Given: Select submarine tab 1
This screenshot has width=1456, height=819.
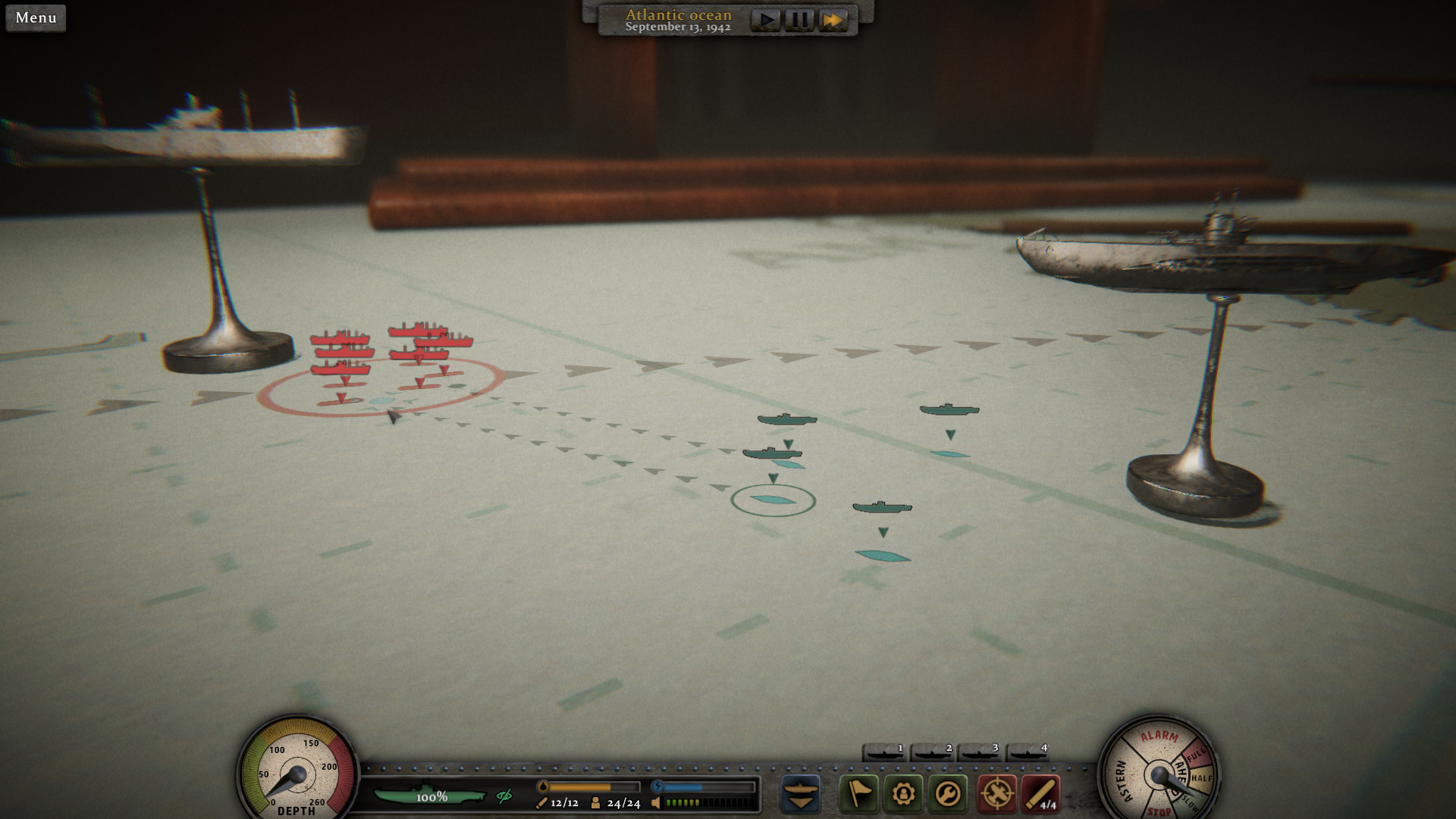Looking at the screenshot, I should click(885, 753).
